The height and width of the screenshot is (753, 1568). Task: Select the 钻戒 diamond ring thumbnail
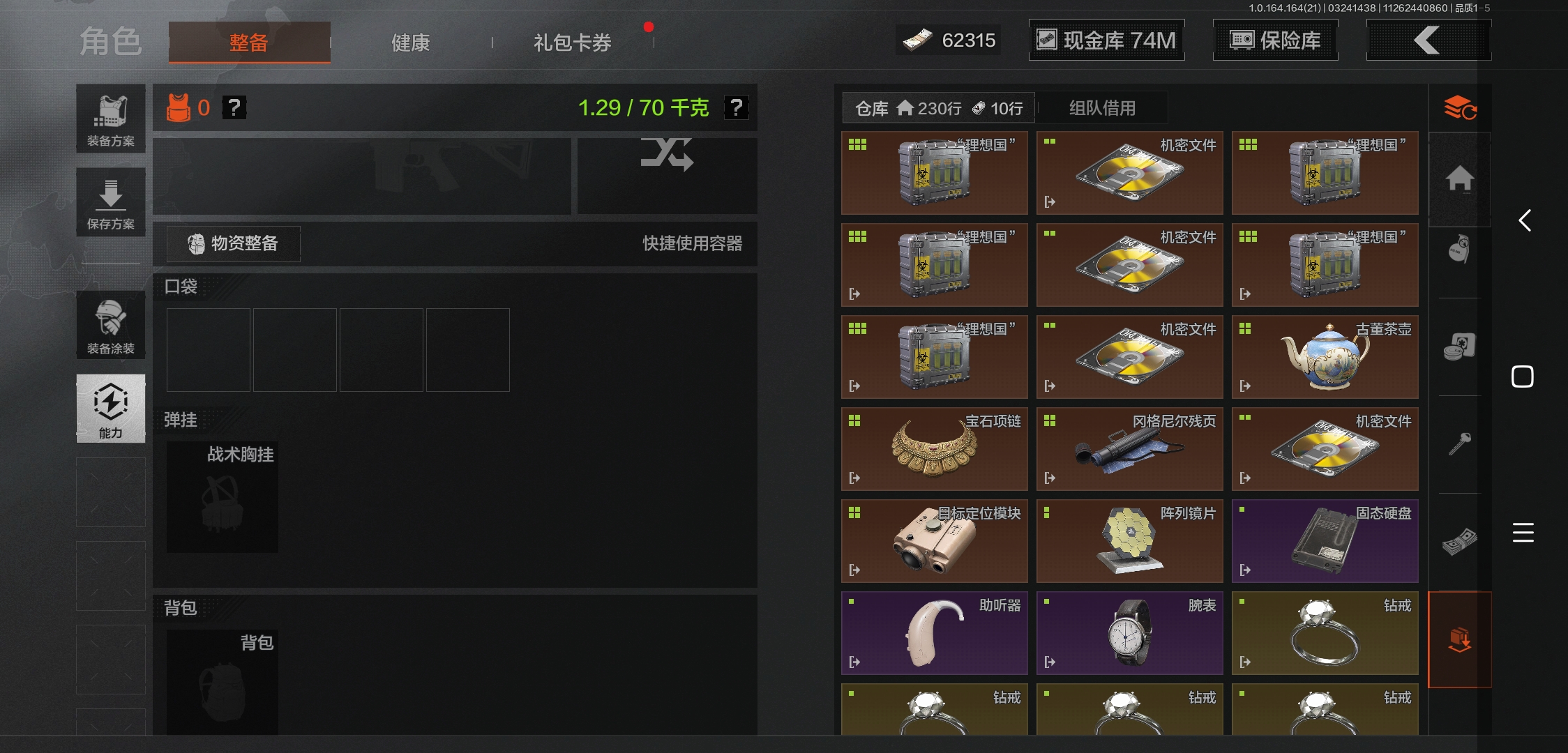pyautogui.click(x=1324, y=631)
